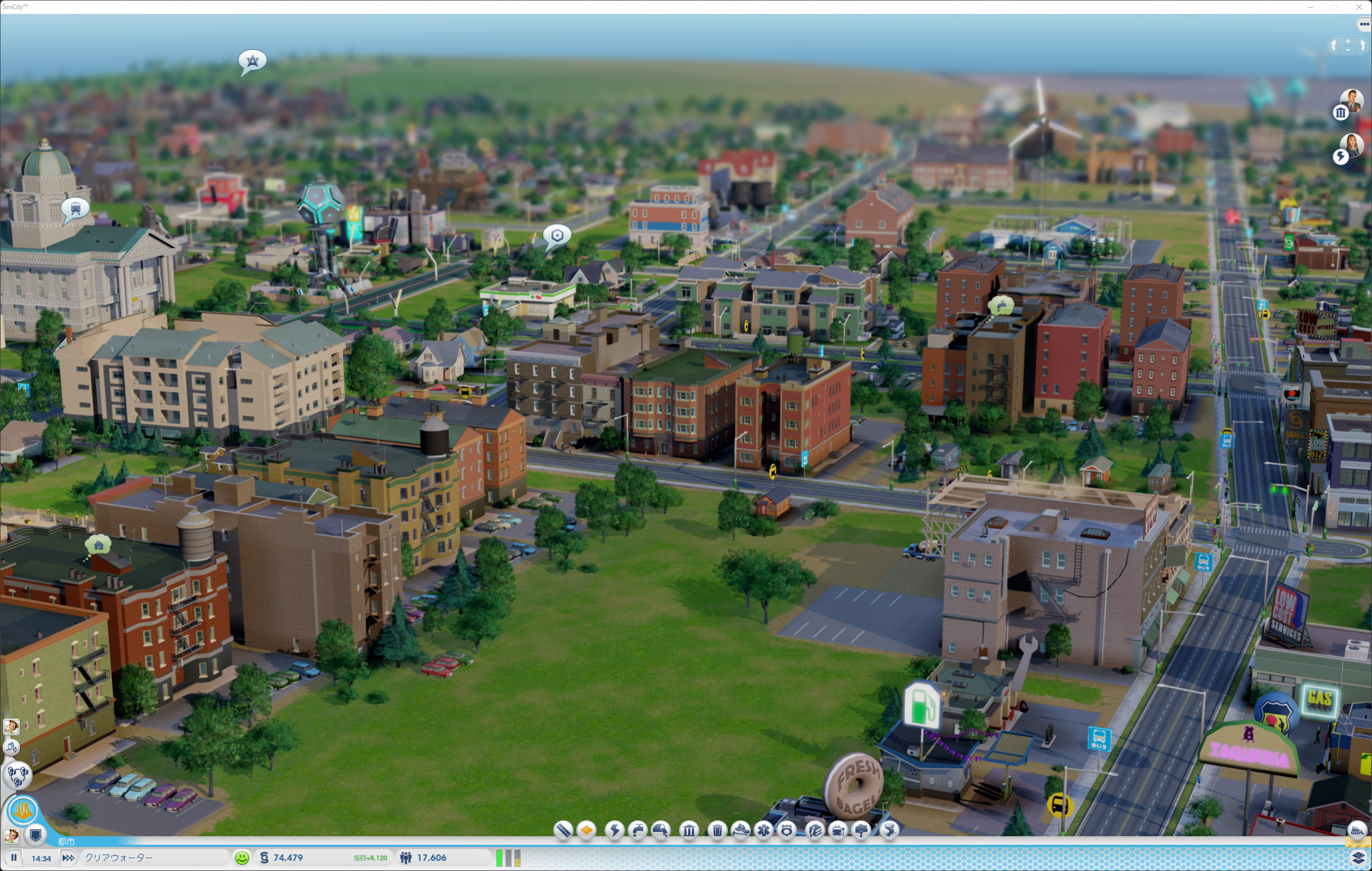Screen dimensions: 1372x871
Task: Close the SimCity window
Action: click(x=1359, y=7)
